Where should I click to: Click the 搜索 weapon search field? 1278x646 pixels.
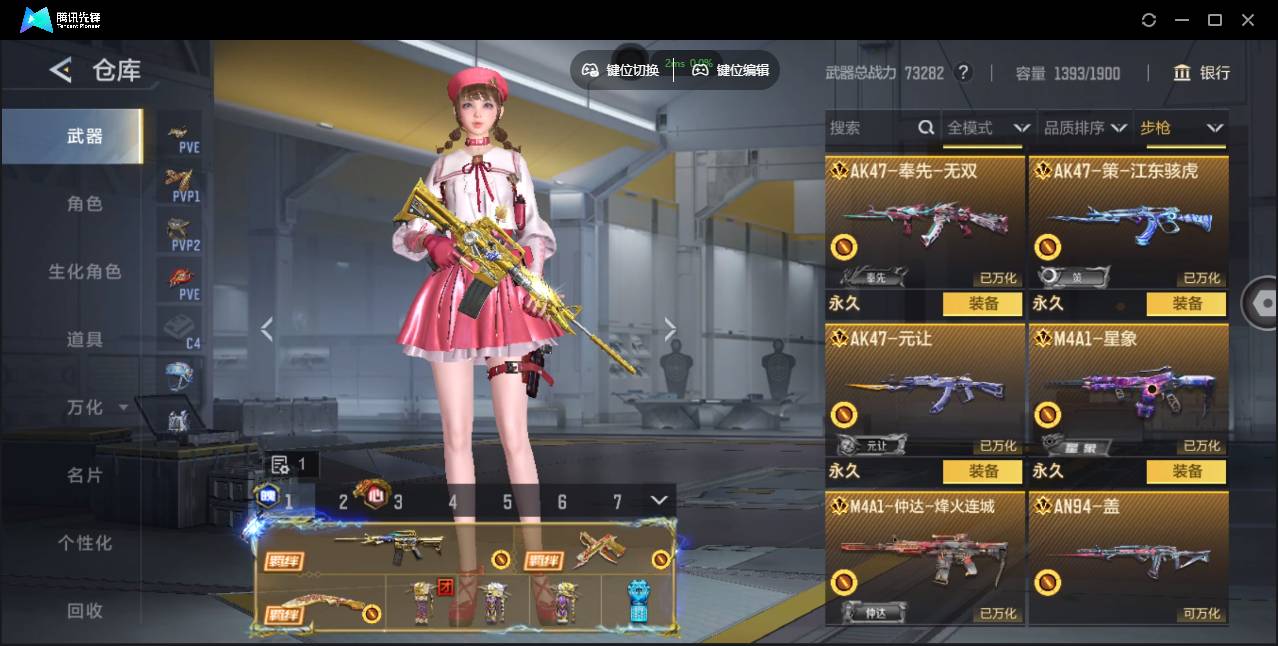(x=870, y=128)
